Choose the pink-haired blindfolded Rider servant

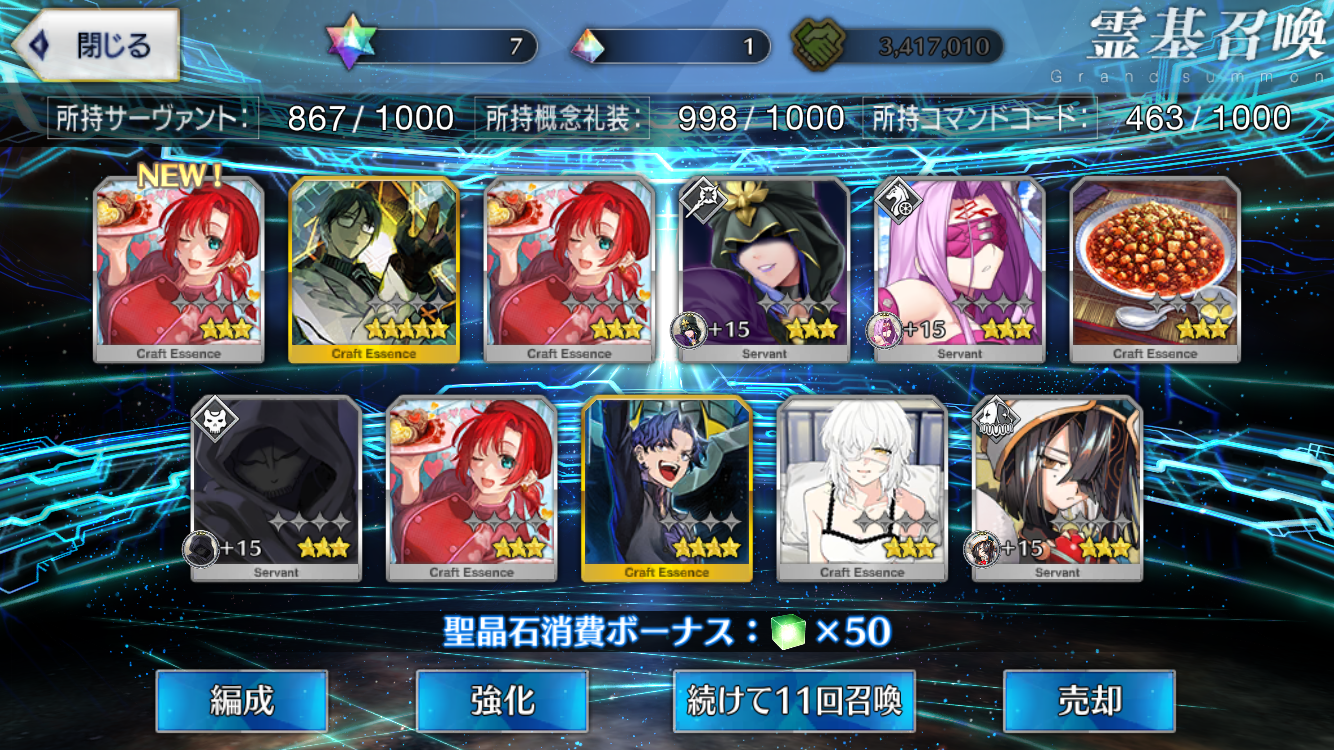[x=960, y=268]
